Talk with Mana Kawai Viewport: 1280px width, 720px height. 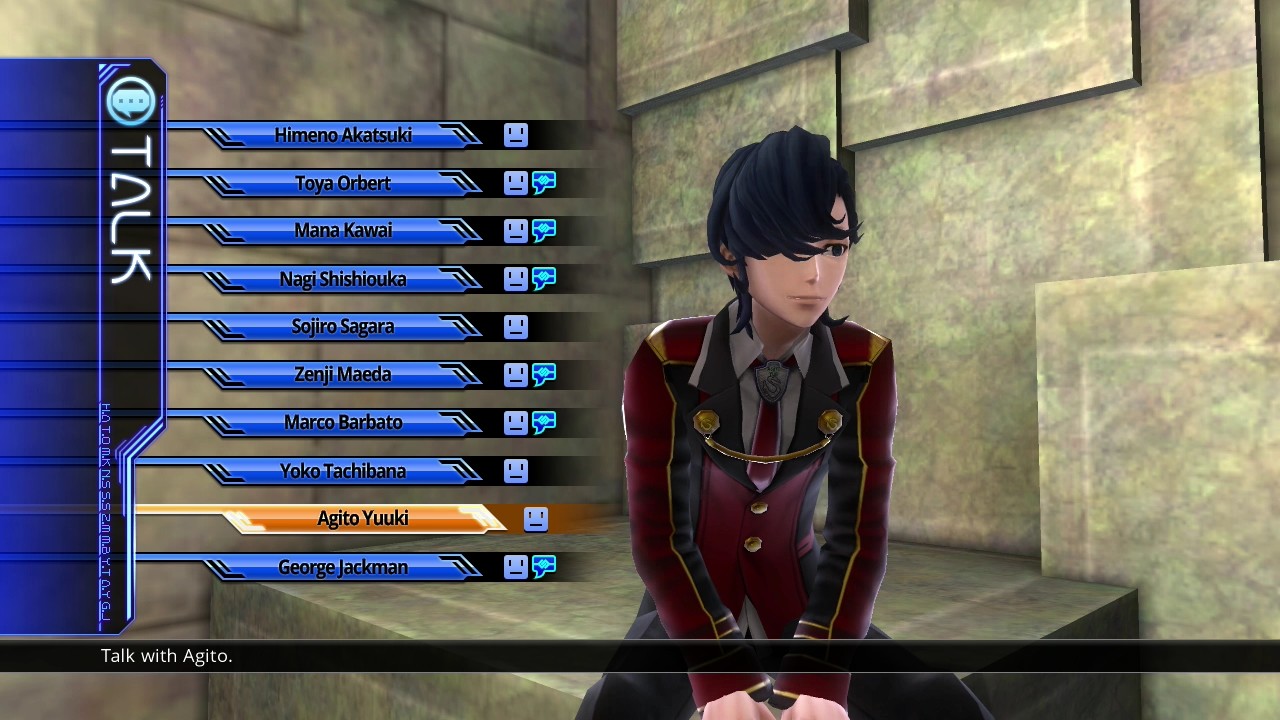point(343,231)
